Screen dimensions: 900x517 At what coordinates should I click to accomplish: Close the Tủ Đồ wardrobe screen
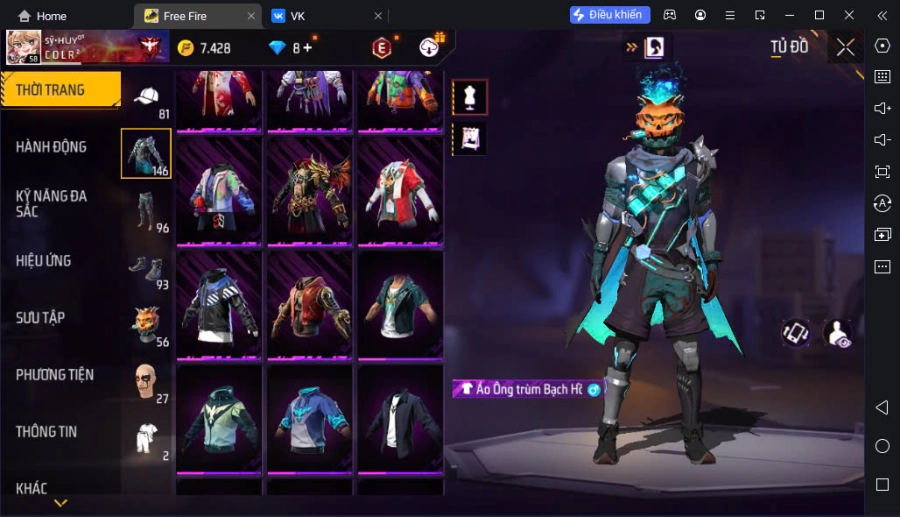coord(846,47)
